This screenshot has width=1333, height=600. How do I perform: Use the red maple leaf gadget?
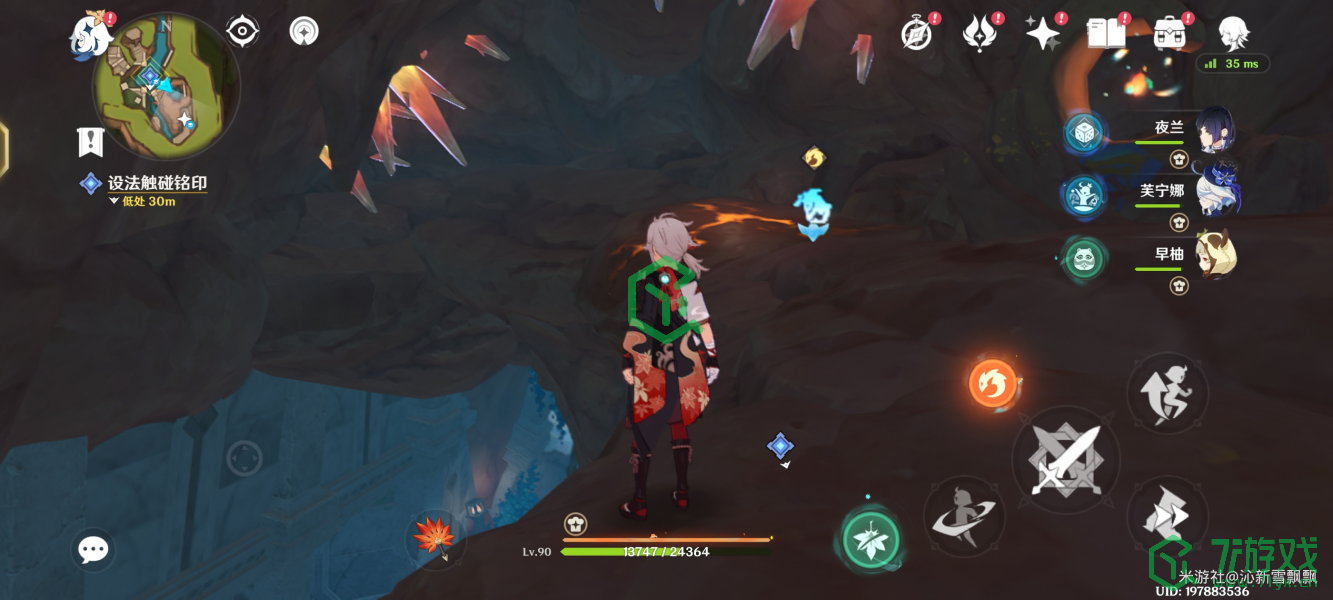436,537
